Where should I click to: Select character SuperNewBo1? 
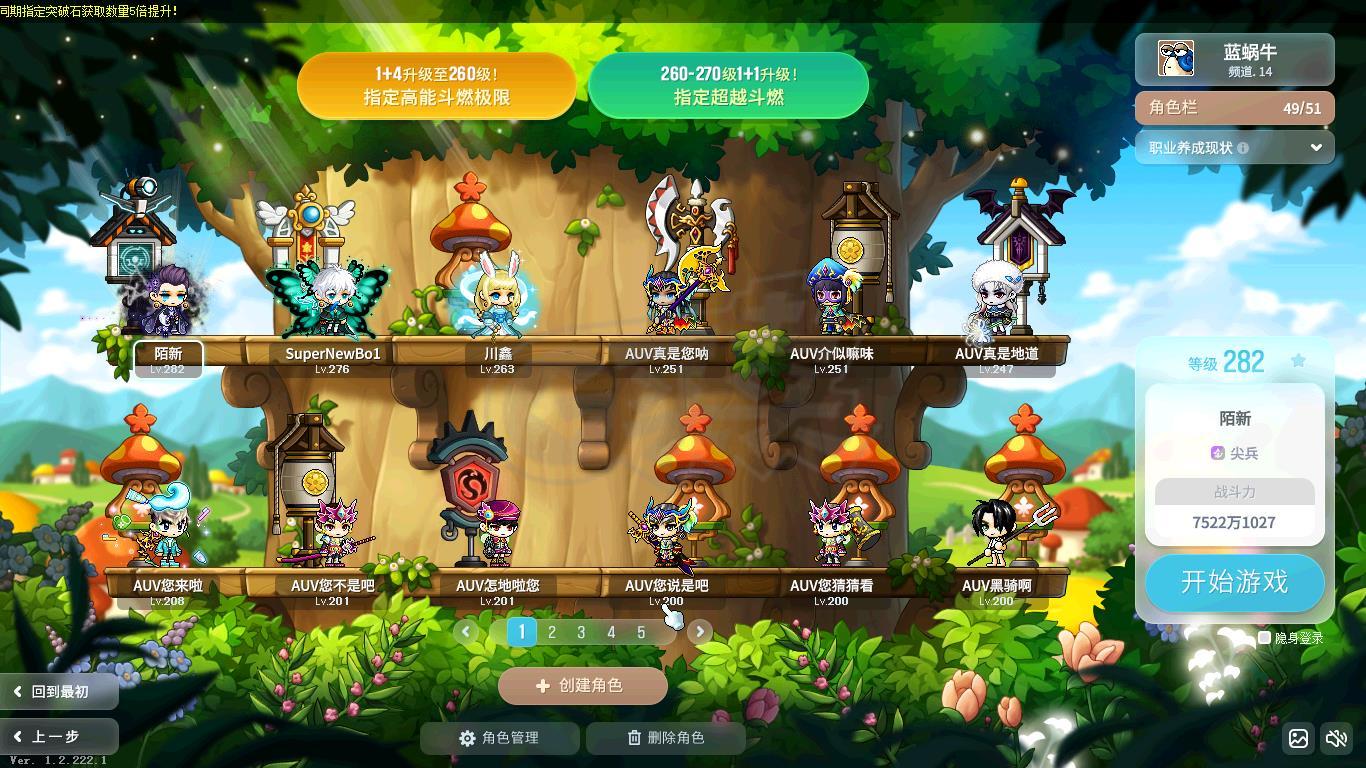coord(332,300)
